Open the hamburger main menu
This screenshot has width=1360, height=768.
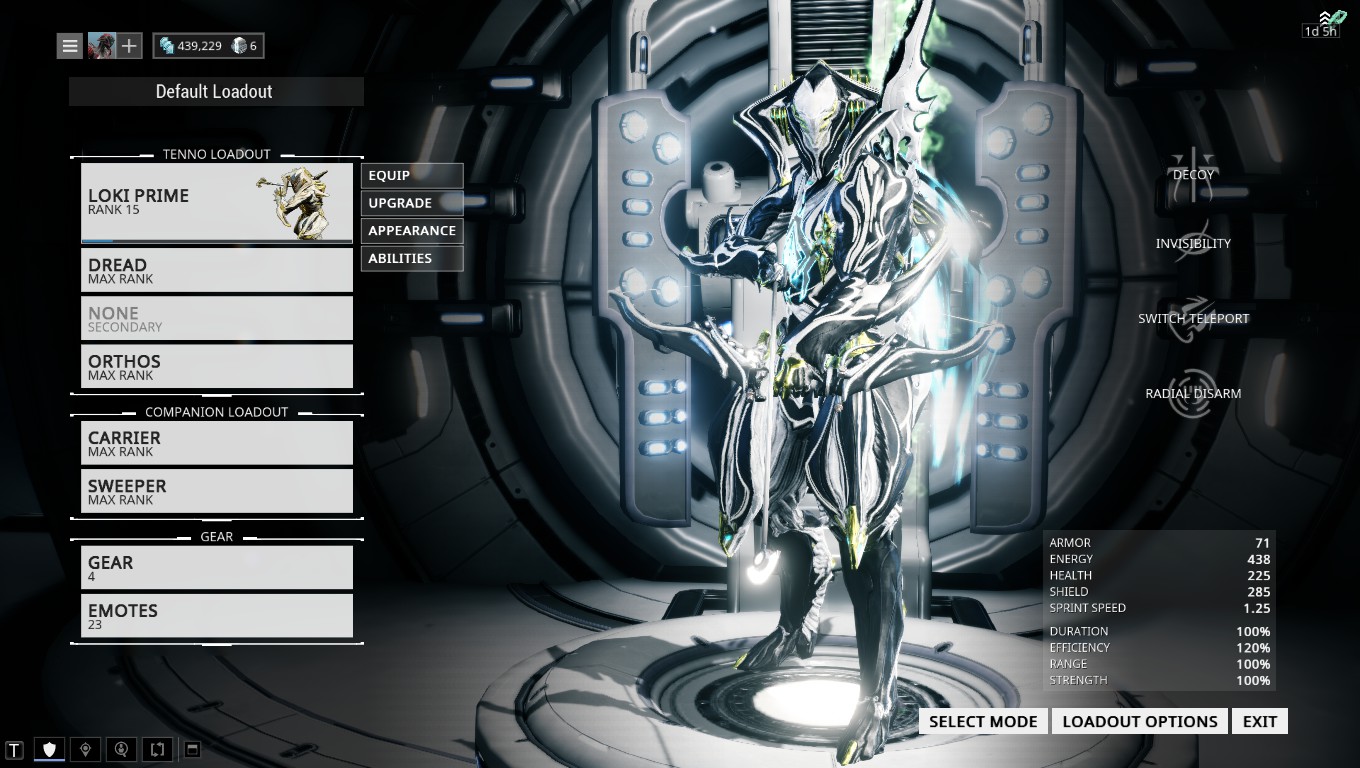click(69, 46)
